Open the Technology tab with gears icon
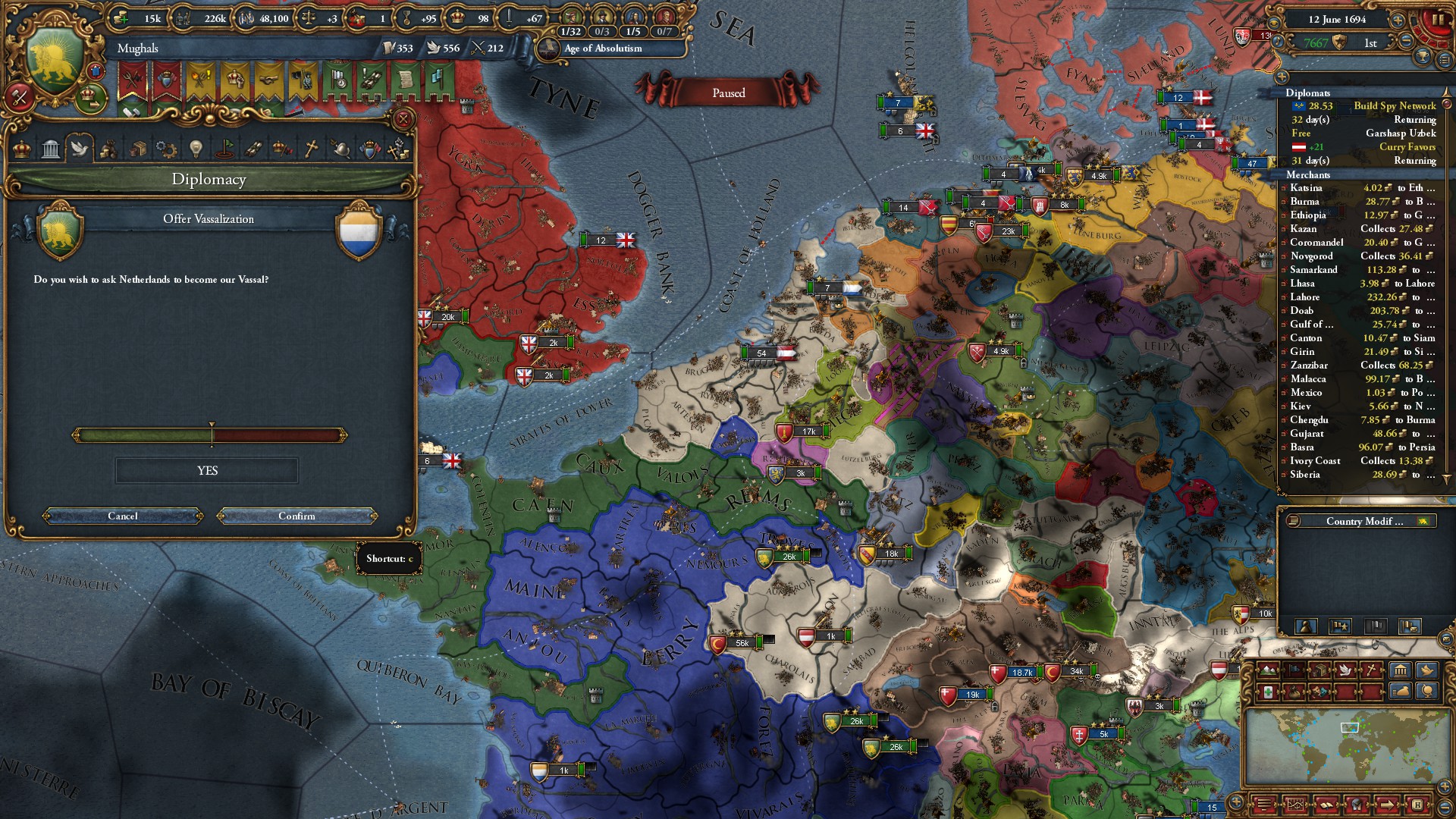 (166, 149)
